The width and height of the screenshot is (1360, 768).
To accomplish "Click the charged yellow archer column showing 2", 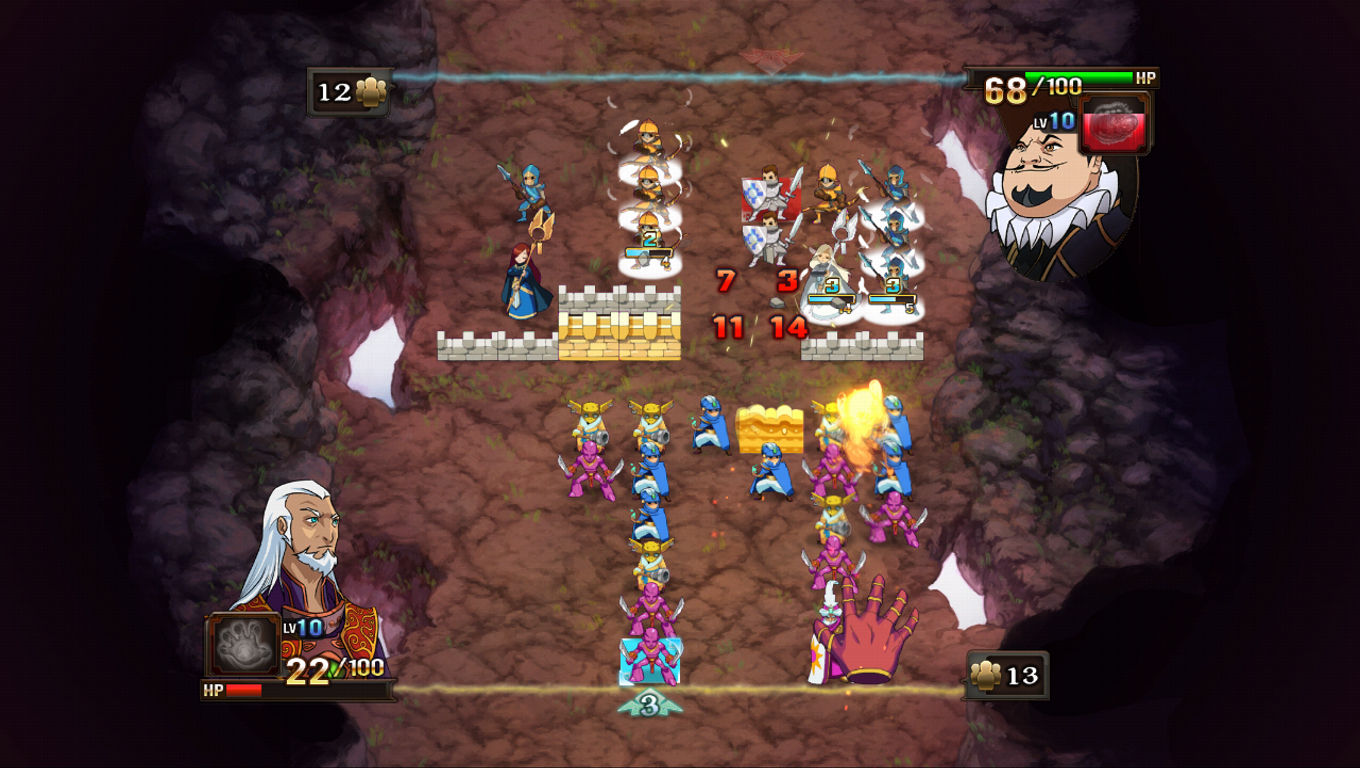I will pyautogui.click(x=652, y=240).
